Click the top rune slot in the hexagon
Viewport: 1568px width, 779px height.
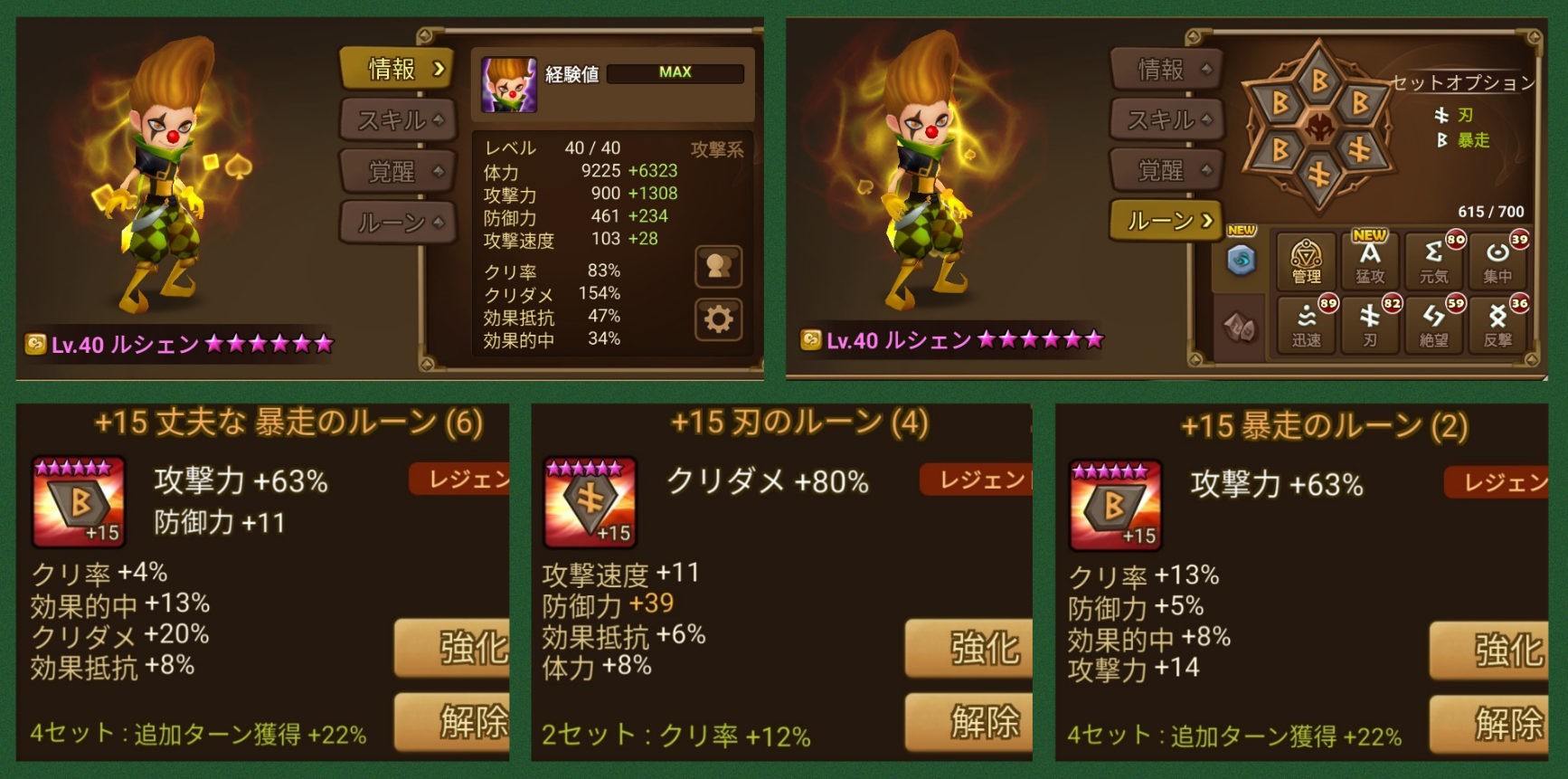pyautogui.click(x=1318, y=81)
